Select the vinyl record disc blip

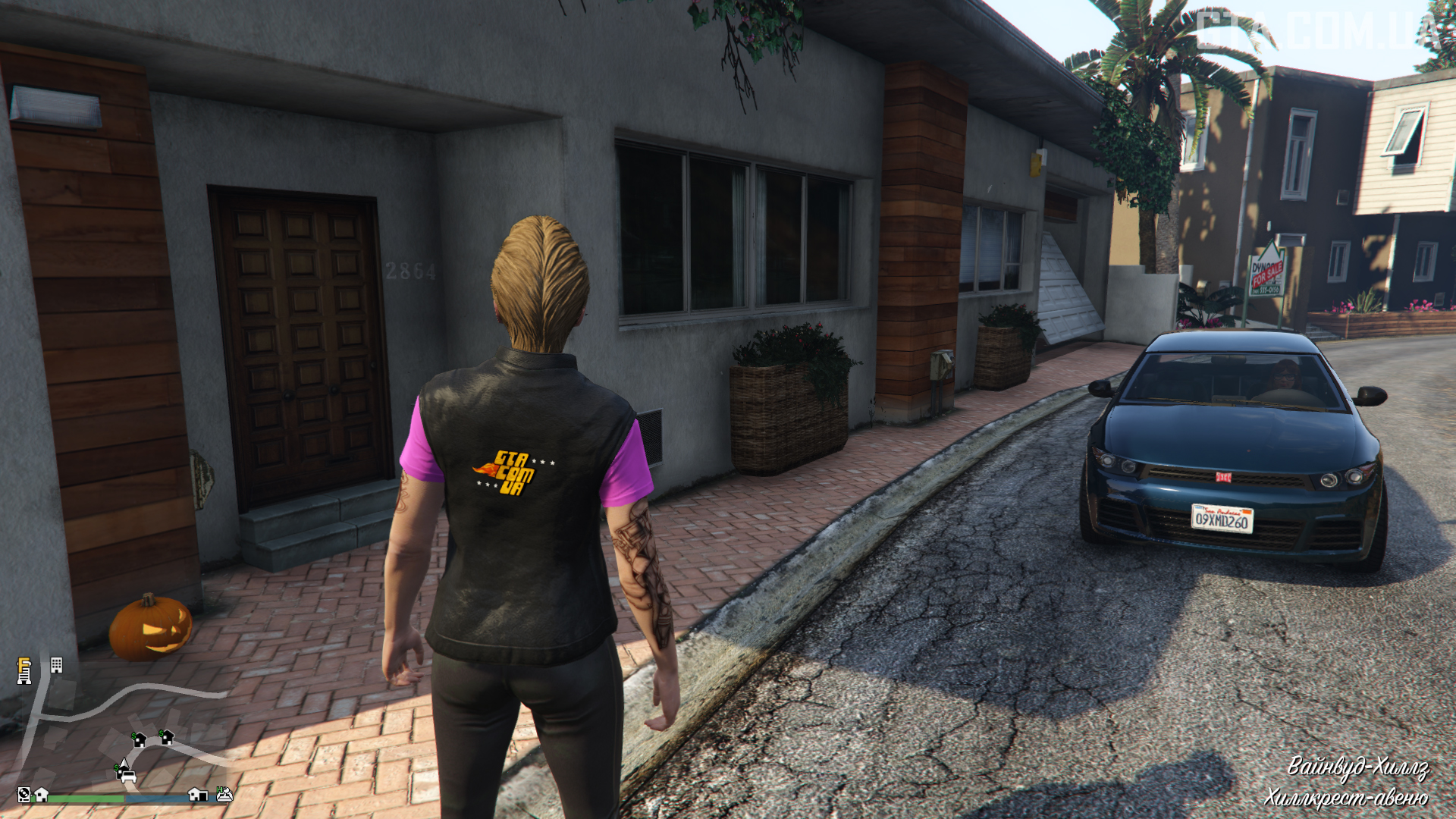(24, 794)
